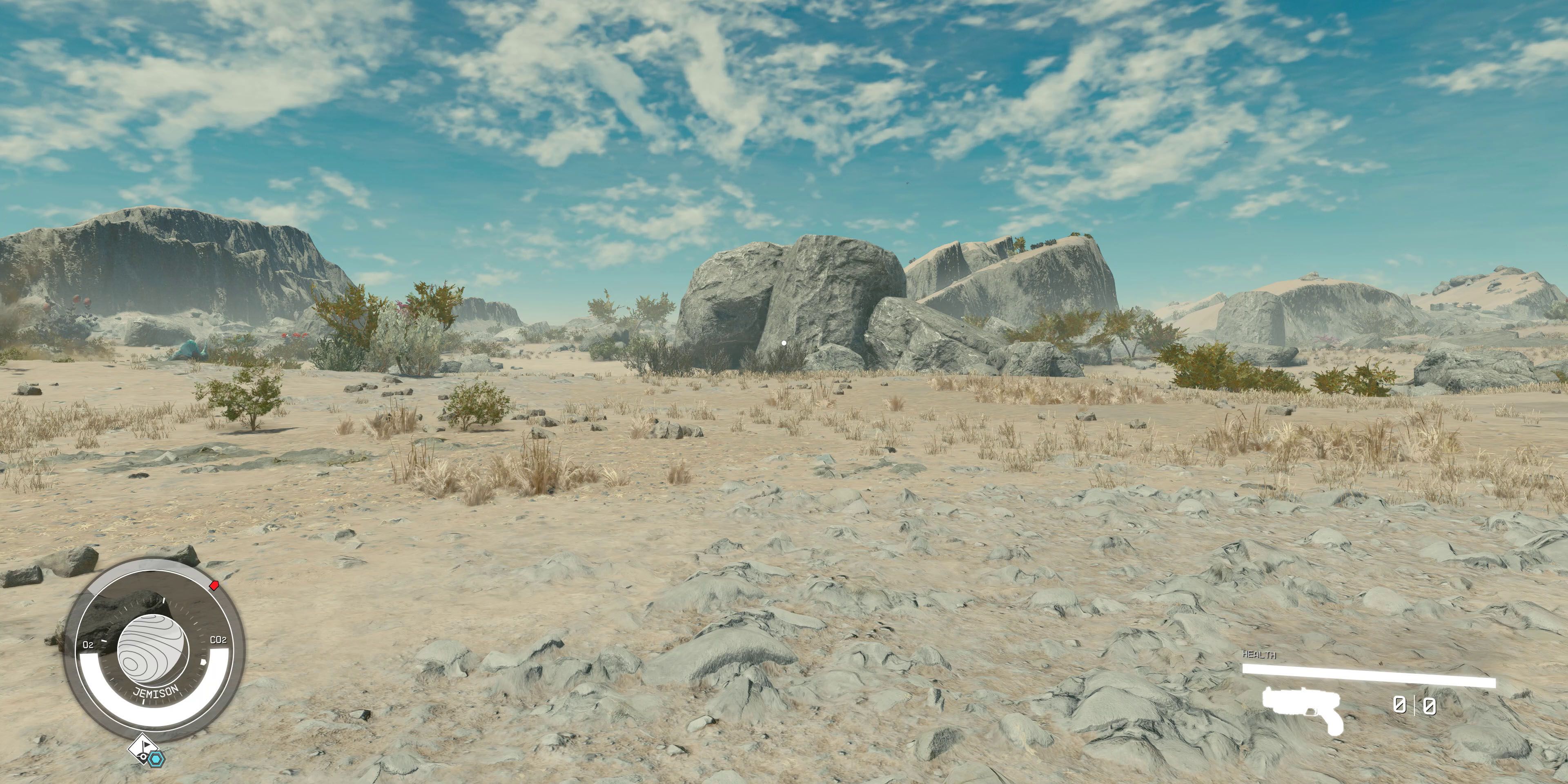Click the white diamond mission flag marker
Screen dimensions: 1568x784
point(143,748)
